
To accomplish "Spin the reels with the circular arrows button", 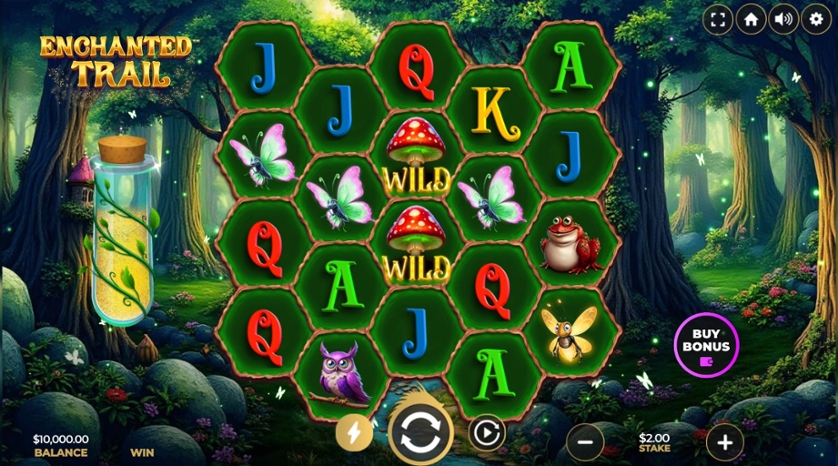I will tap(420, 434).
